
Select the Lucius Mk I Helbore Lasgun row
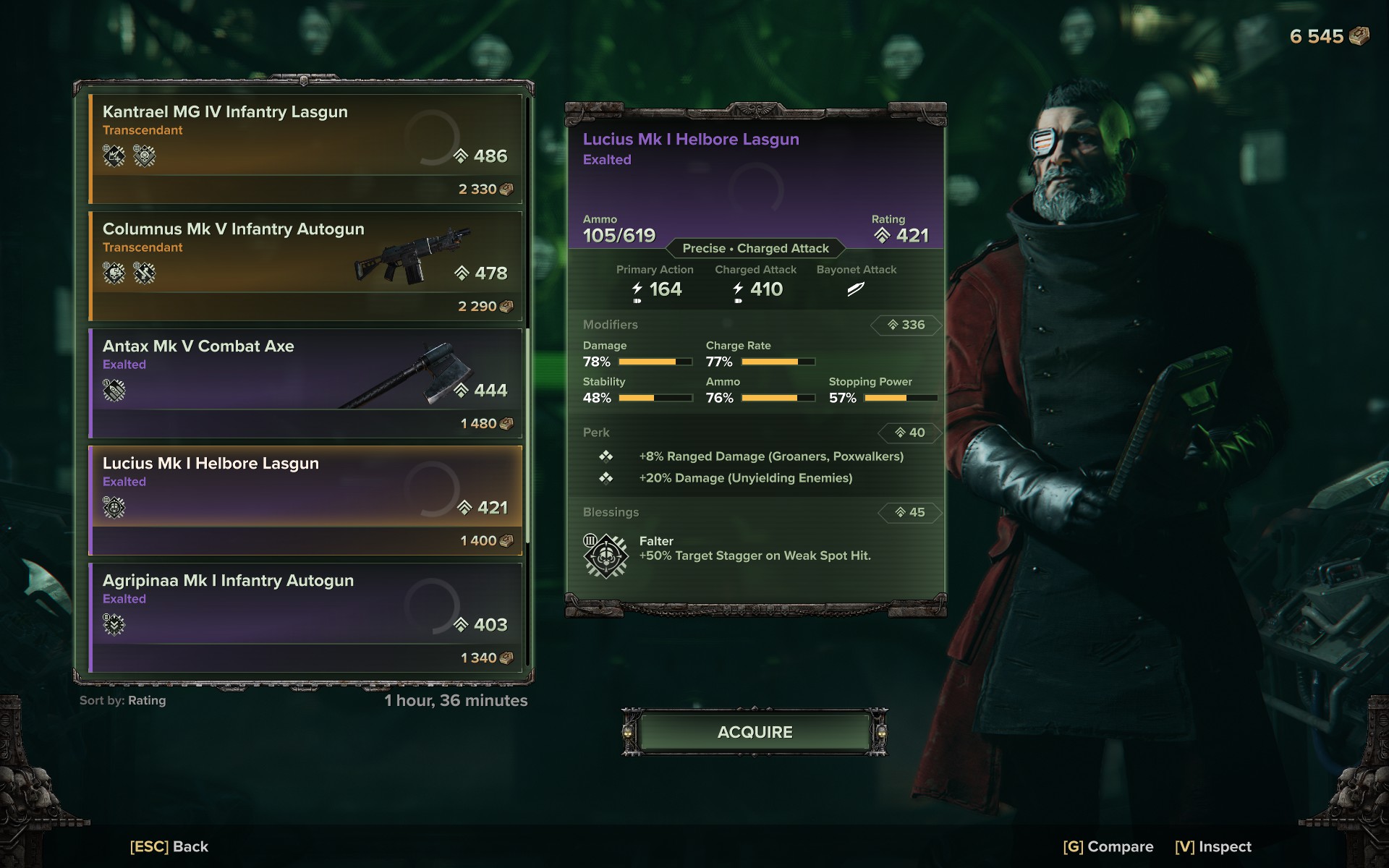[x=305, y=500]
